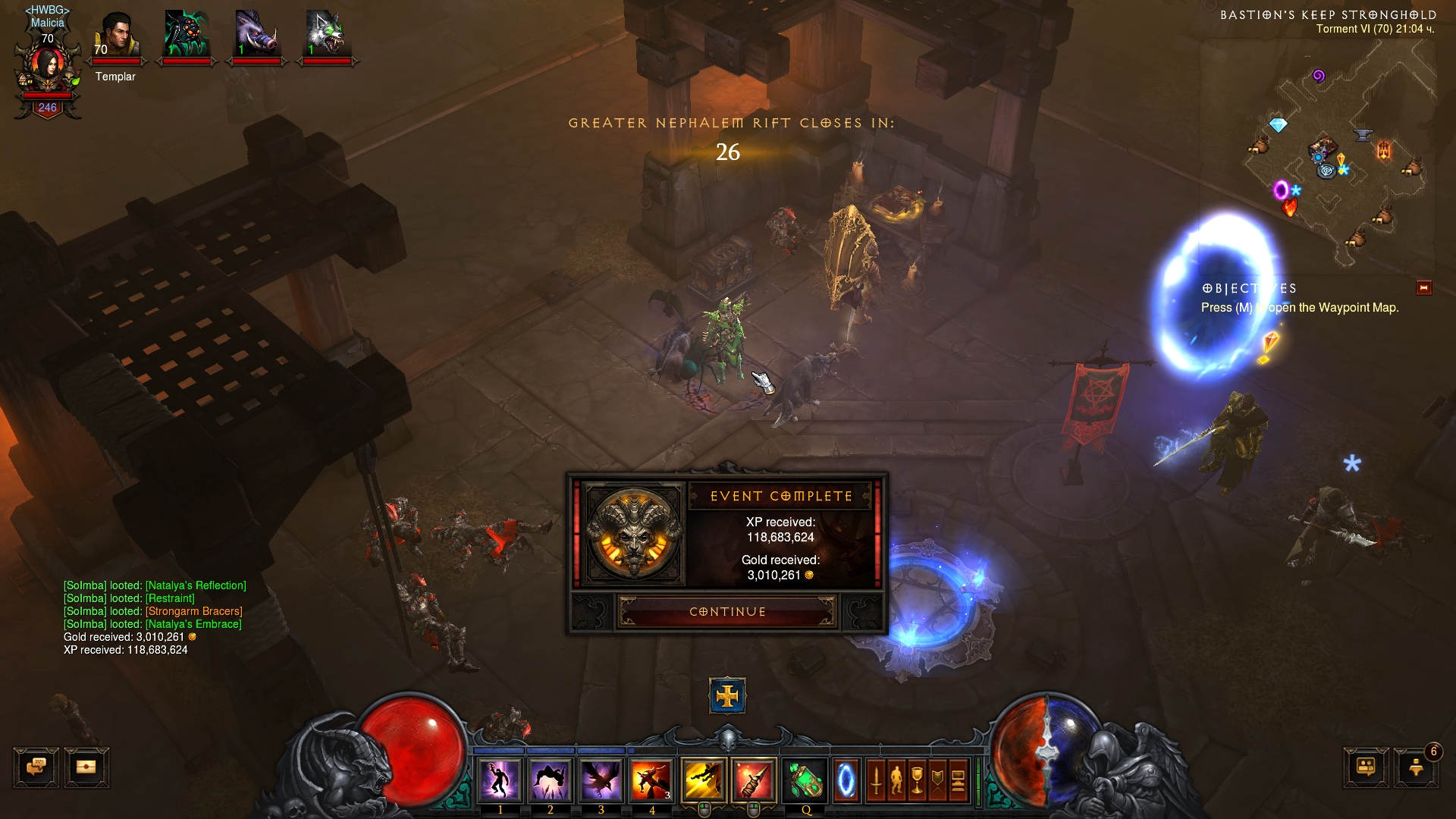This screenshot has width=1456, height=819.
Task: Open the communities chat window icon
Action: click(x=1365, y=767)
